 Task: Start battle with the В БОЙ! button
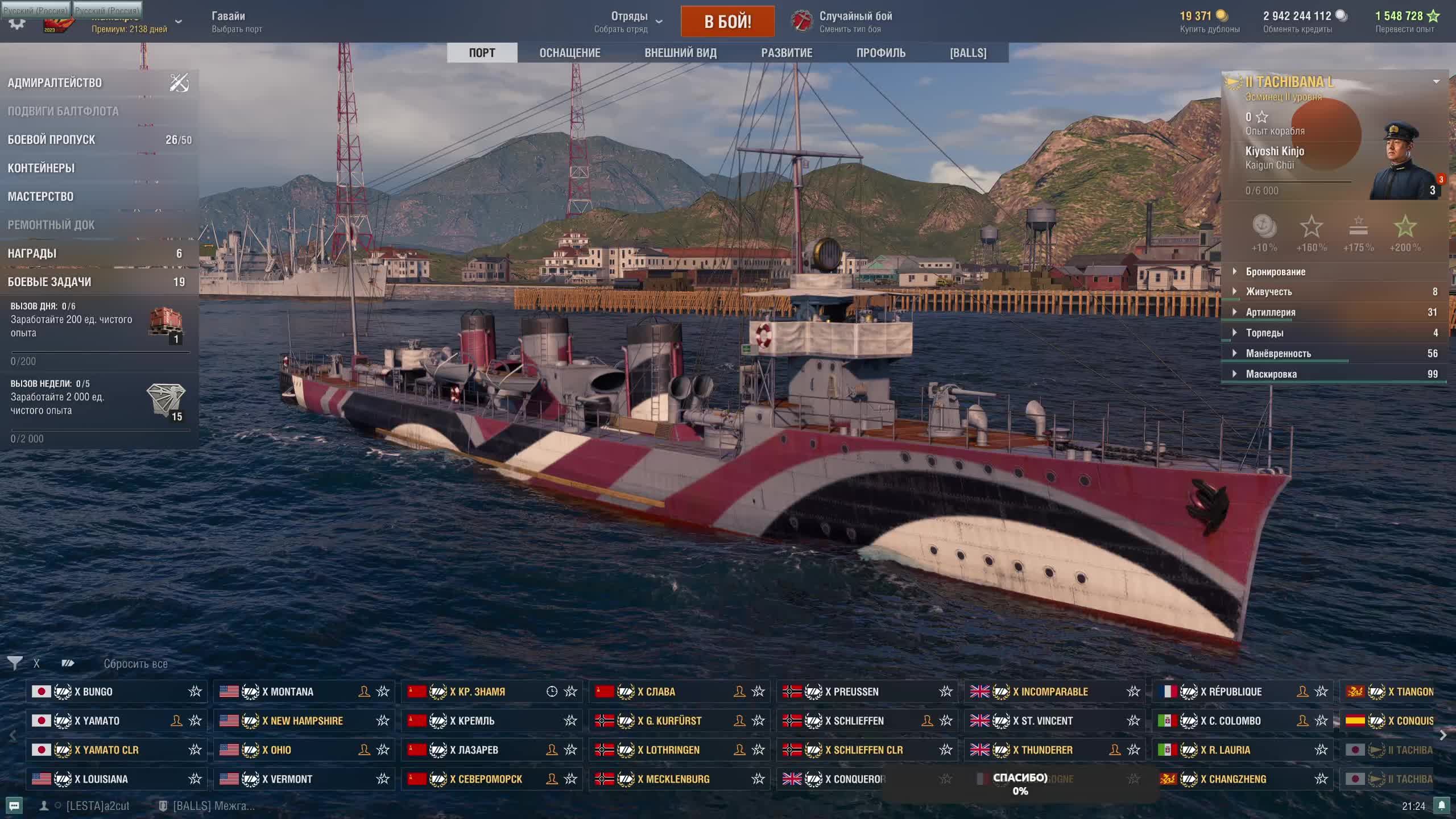(x=727, y=22)
